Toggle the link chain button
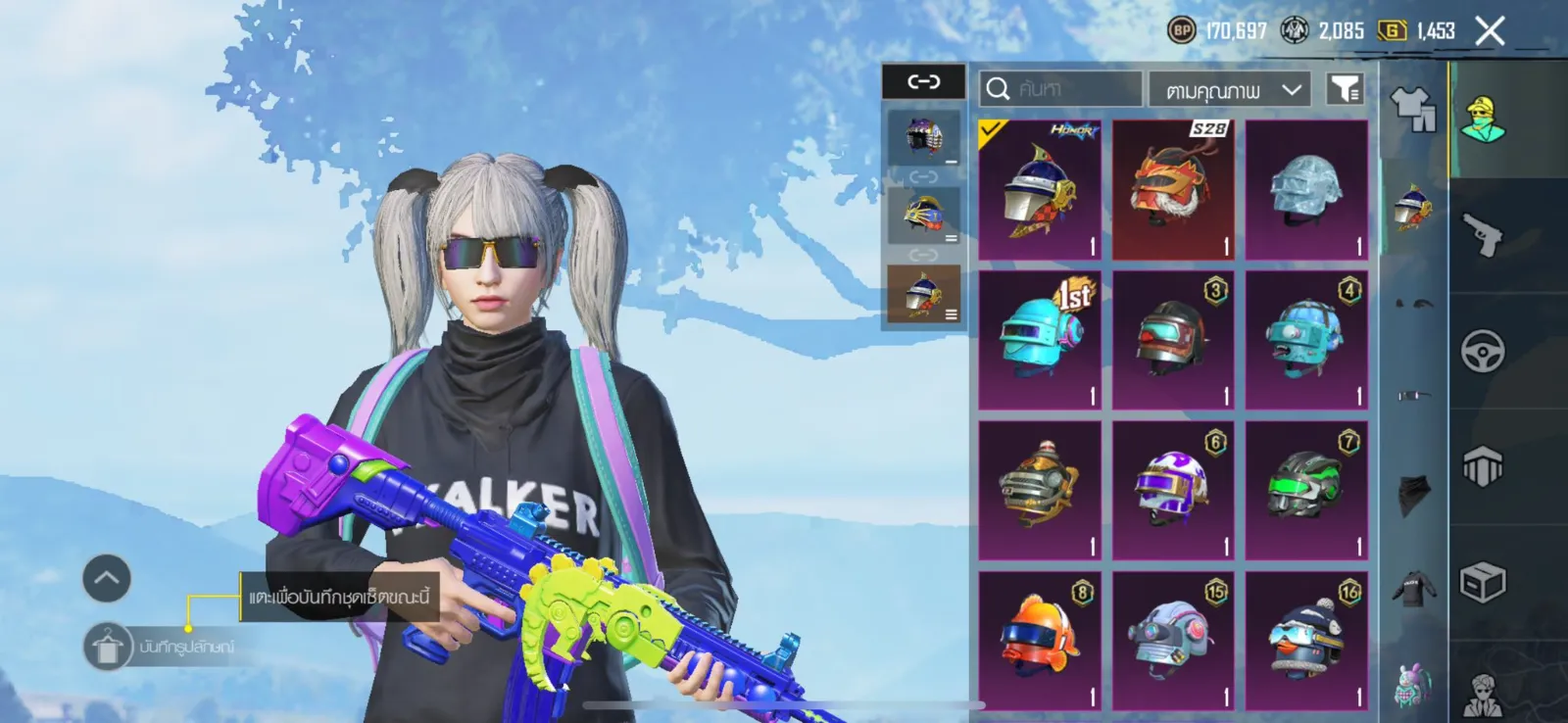 click(923, 81)
